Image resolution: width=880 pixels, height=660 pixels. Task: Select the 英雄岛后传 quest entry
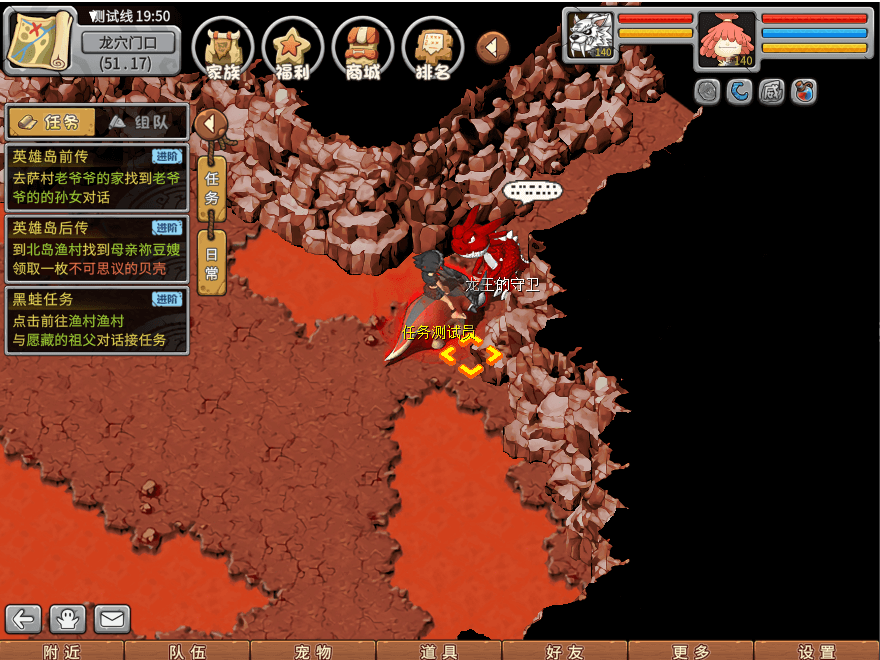pyautogui.click(x=96, y=248)
